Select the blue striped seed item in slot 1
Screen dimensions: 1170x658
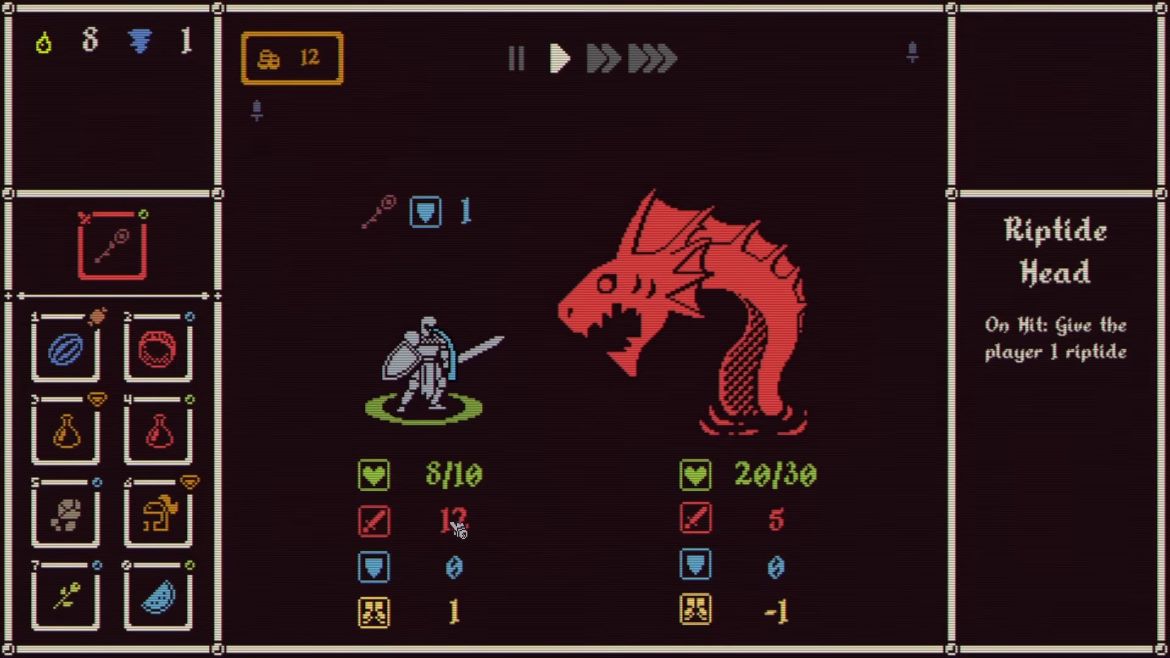(x=66, y=349)
